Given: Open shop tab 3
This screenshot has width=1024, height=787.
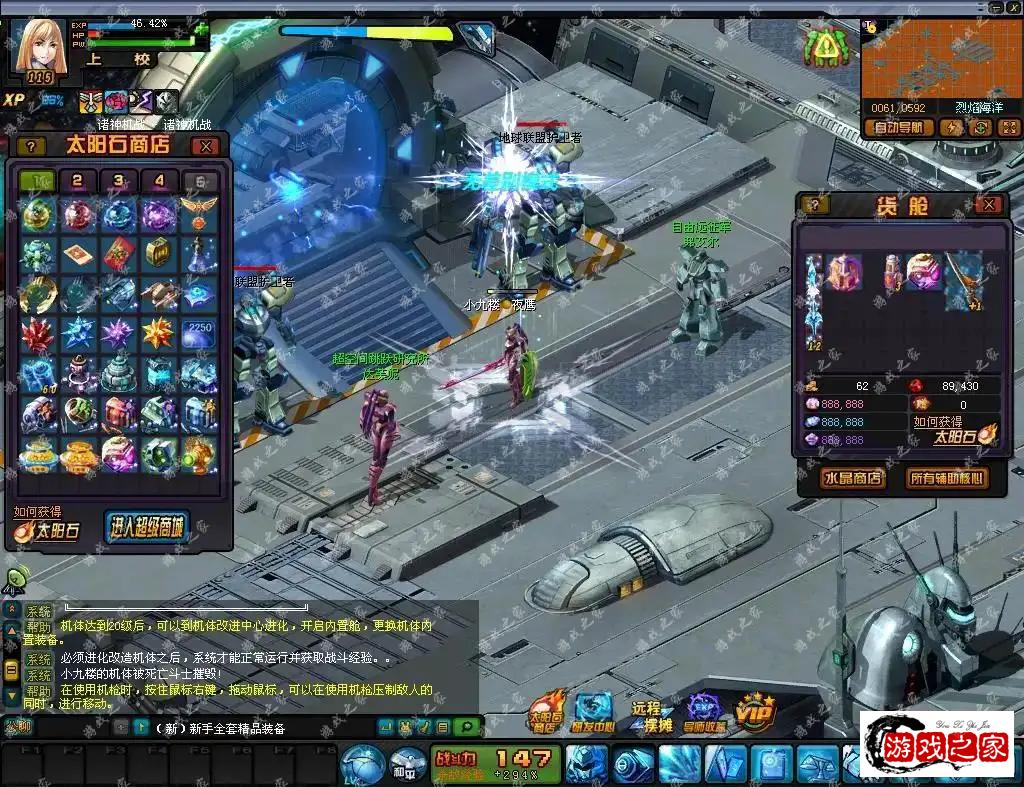Looking at the screenshot, I should point(118,181).
